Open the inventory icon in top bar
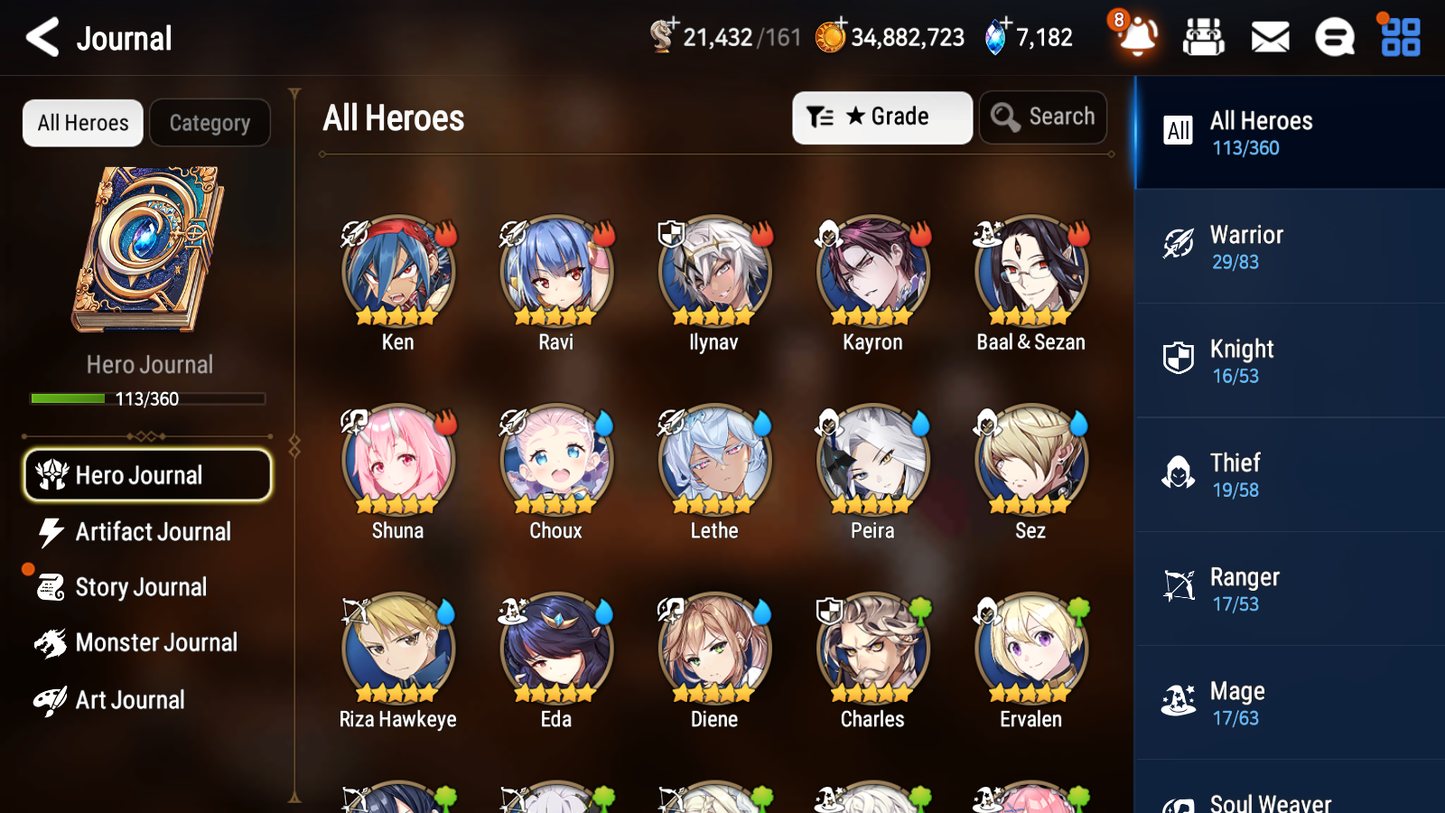Viewport: 1445px width, 813px height. pos(1203,36)
